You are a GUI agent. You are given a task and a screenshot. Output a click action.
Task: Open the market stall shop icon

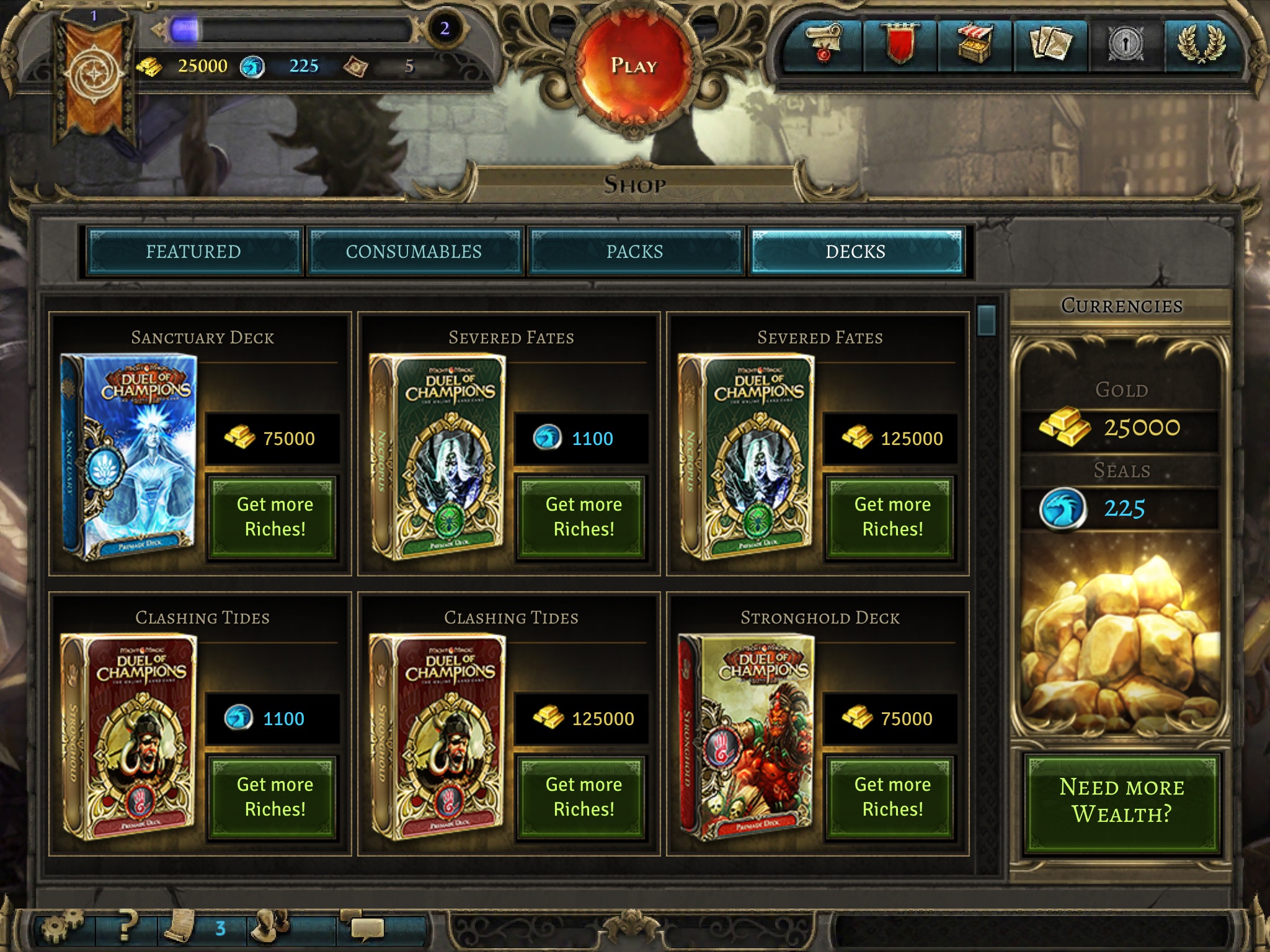tap(975, 43)
